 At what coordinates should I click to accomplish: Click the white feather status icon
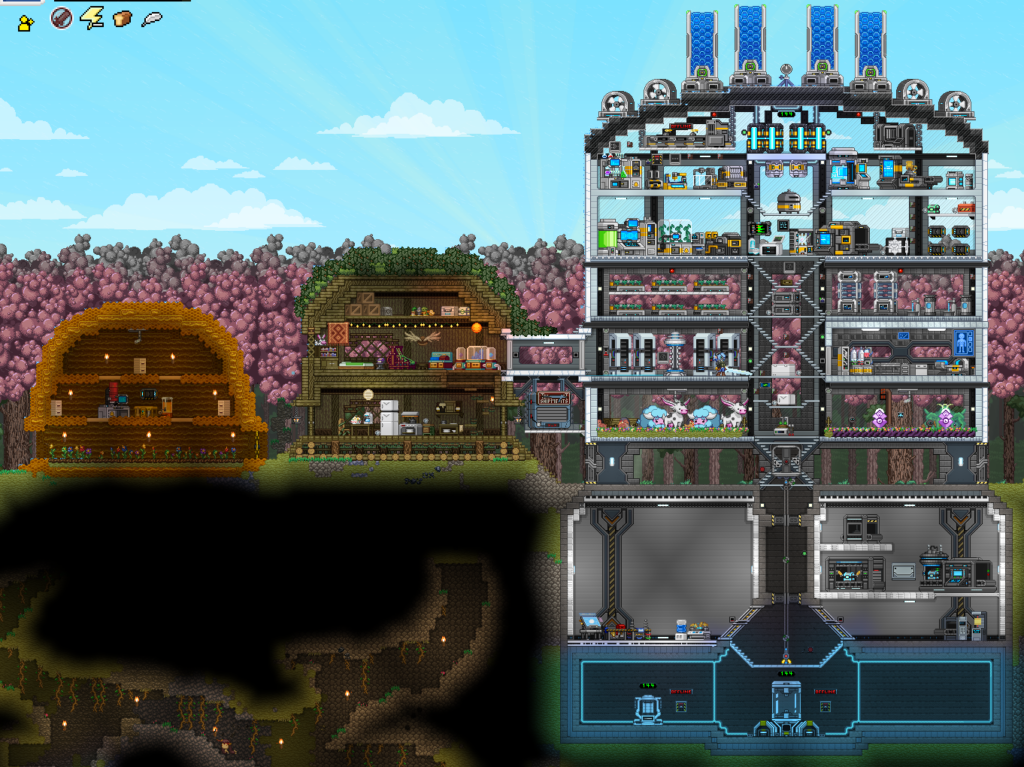tap(152, 18)
